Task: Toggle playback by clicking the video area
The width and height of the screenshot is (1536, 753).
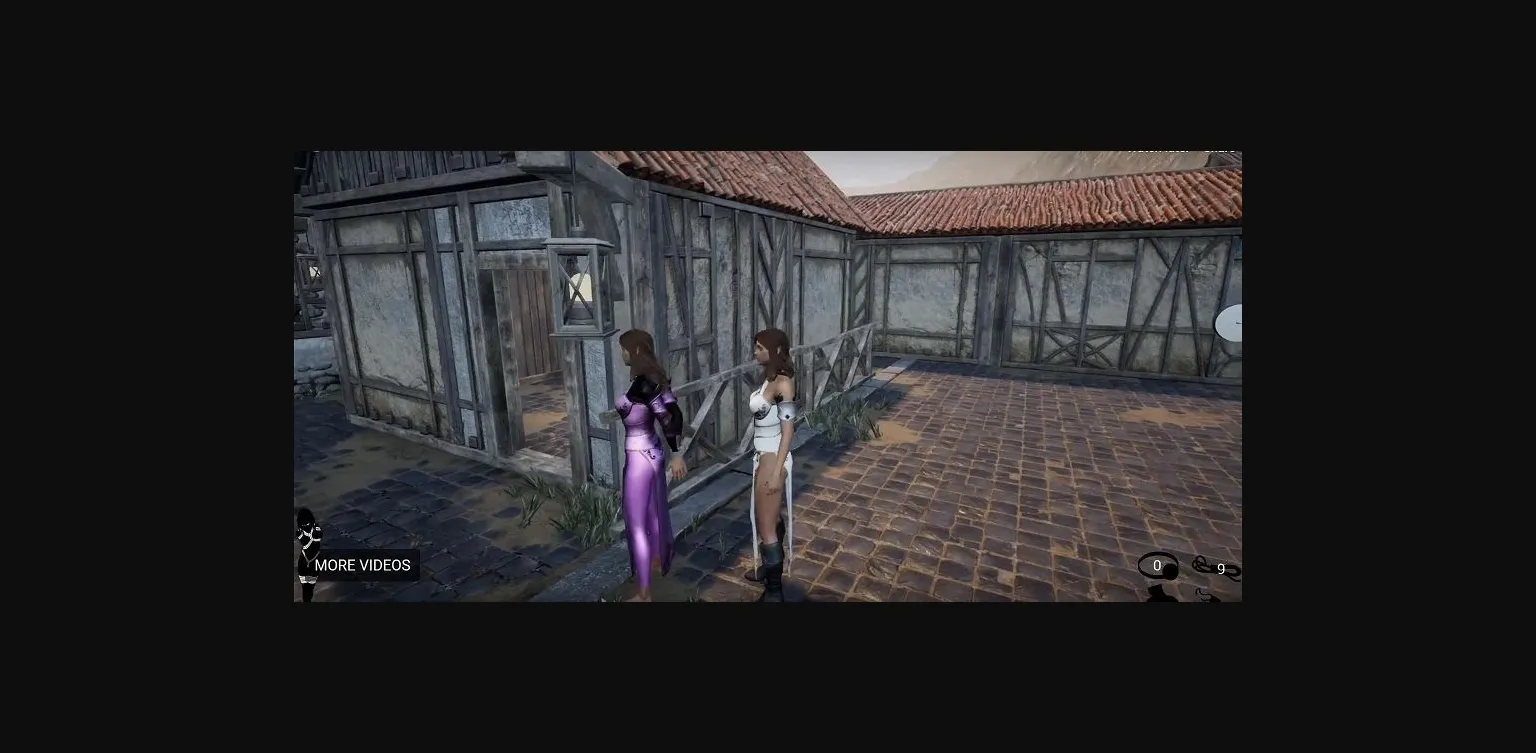Action: tap(768, 376)
